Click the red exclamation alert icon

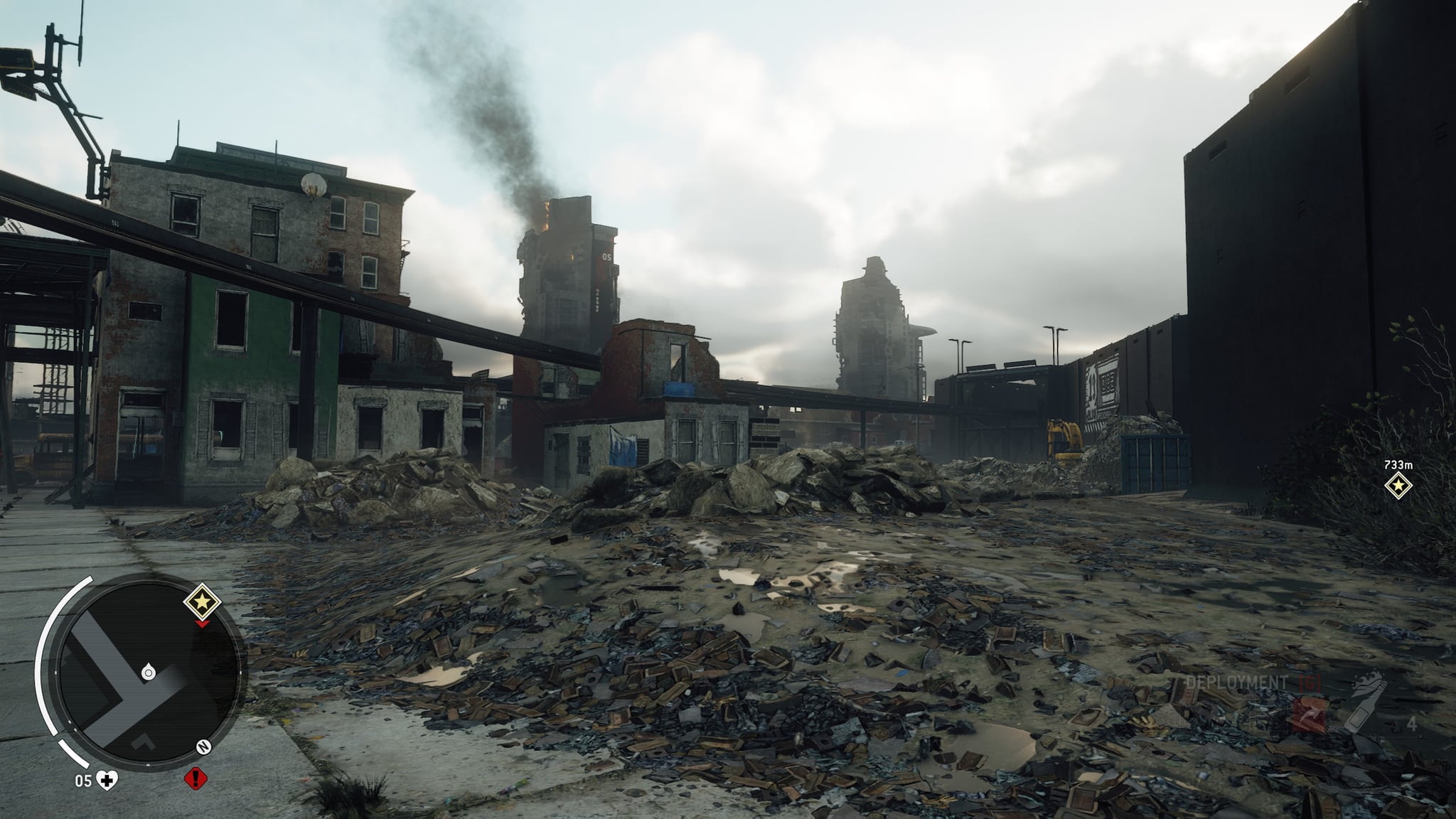click(196, 779)
